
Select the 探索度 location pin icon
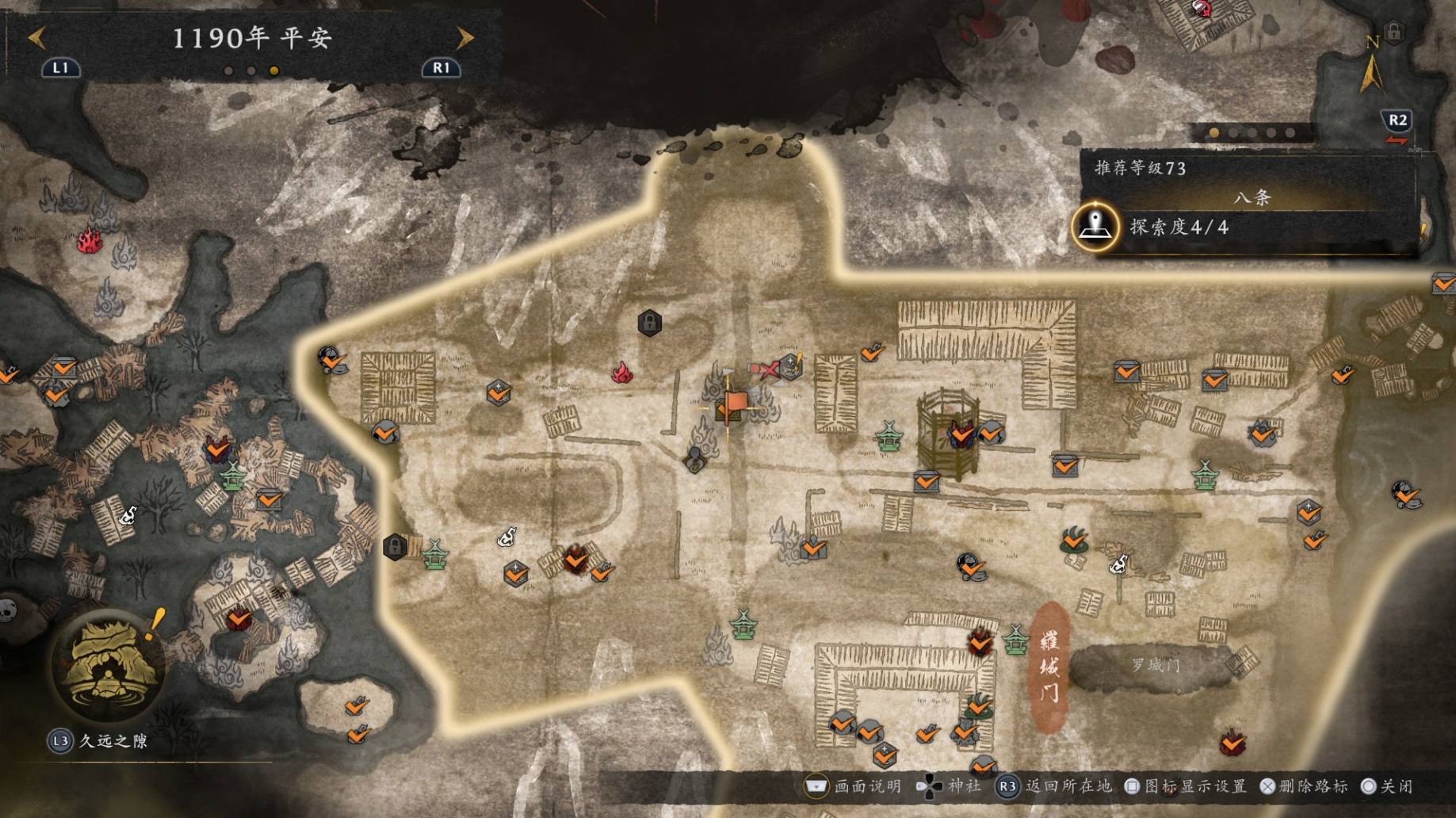[x=1095, y=227]
